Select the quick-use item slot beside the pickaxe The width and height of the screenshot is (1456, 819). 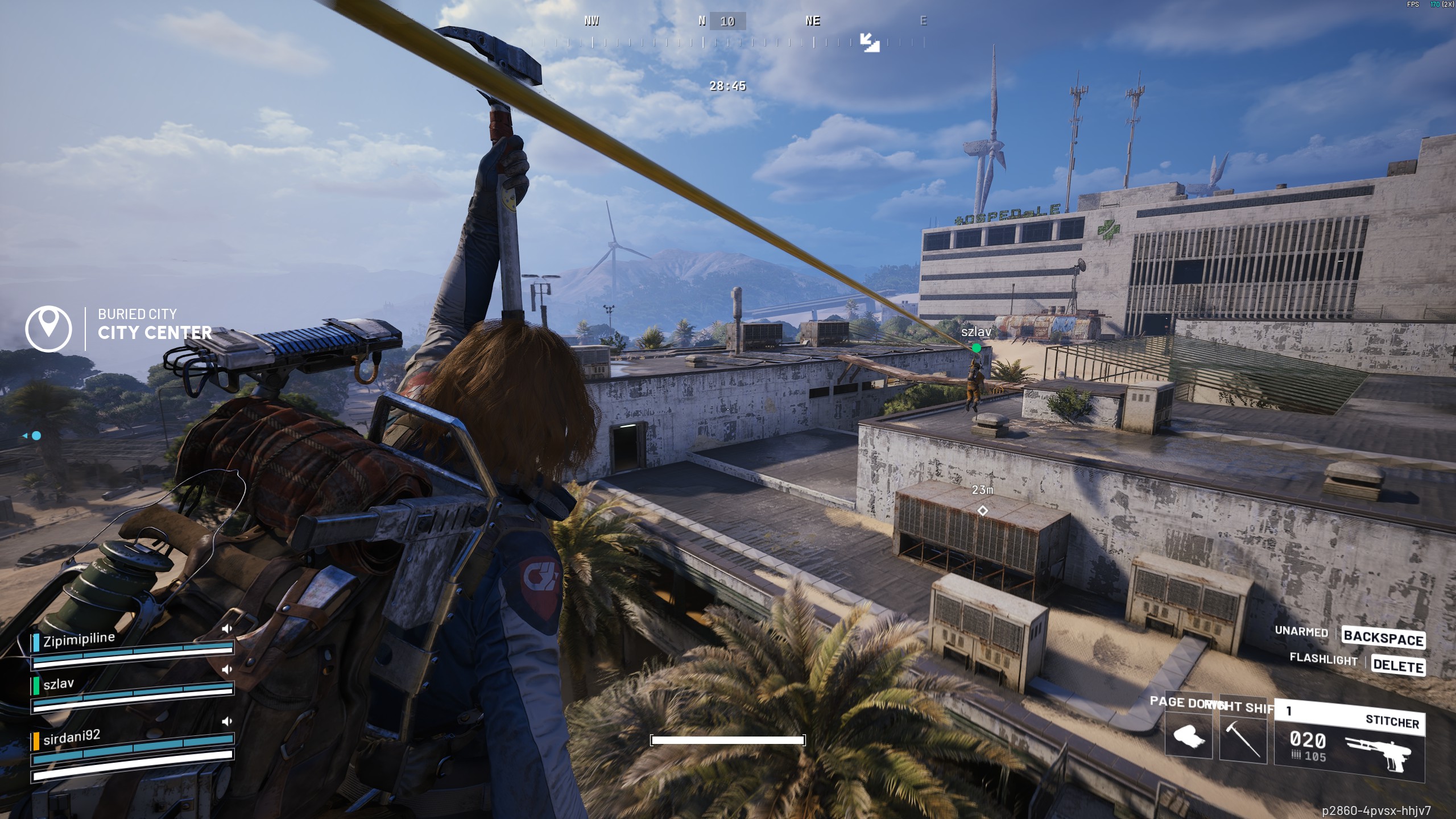click(x=1189, y=738)
